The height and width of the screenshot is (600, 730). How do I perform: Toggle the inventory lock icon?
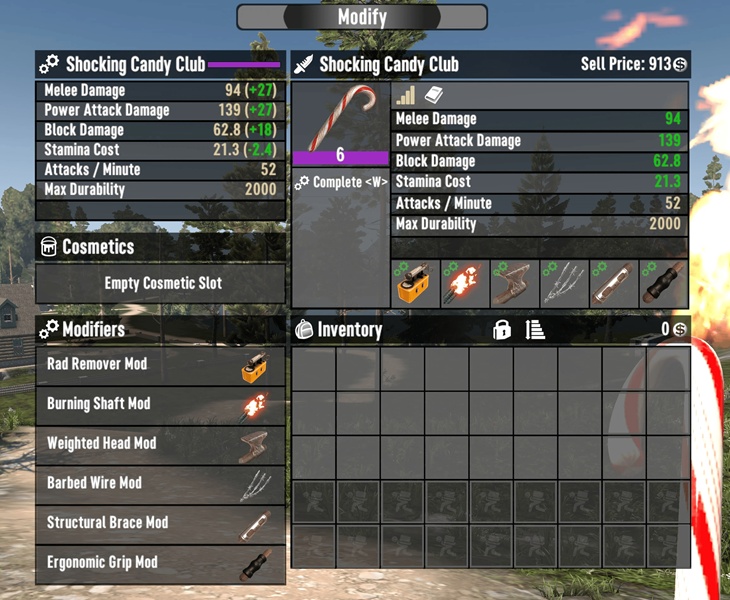[502, 330]
